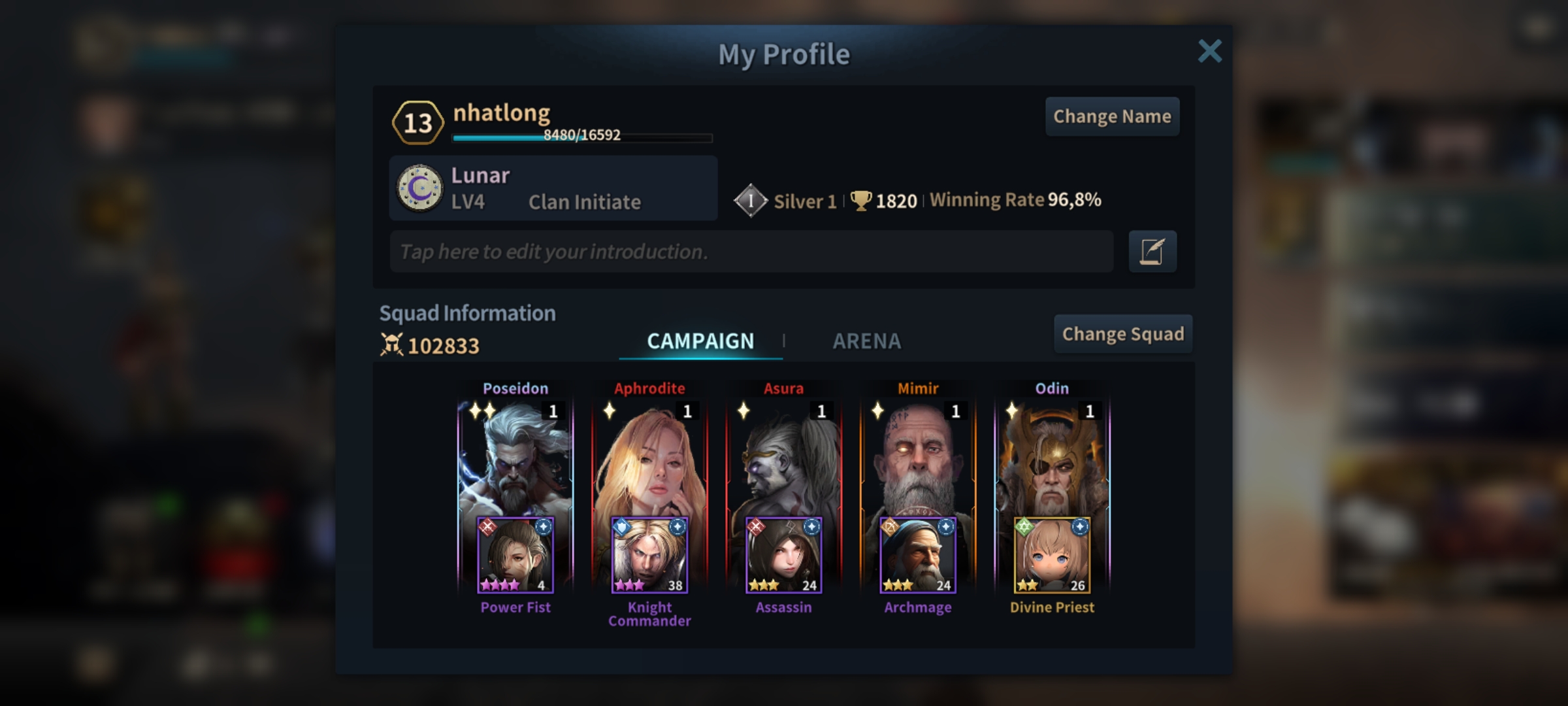Select the Odin guardian card
1568x706 pixels.
click(x=1052, y=458)
